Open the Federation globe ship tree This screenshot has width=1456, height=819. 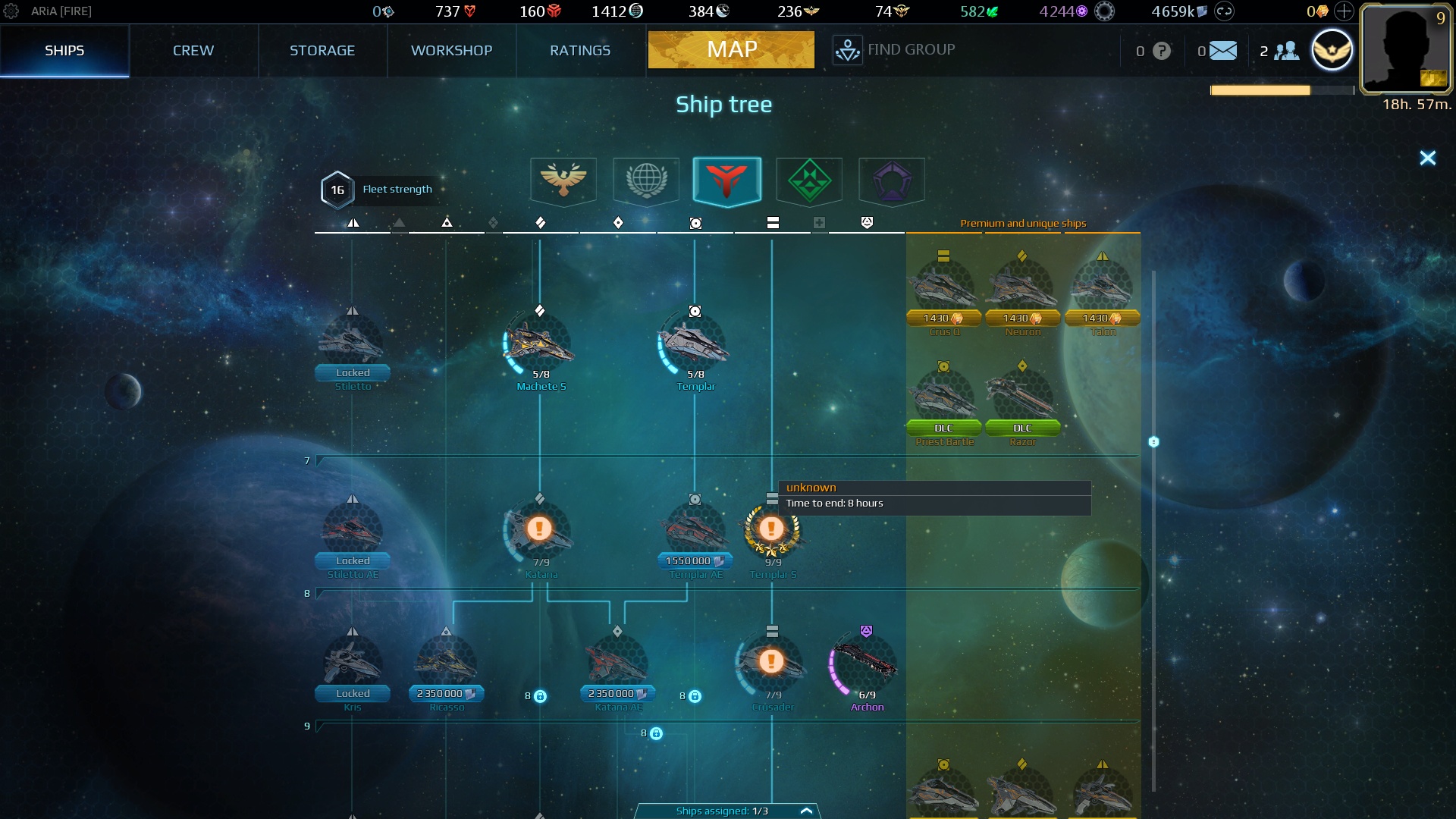tap(645, 181)
